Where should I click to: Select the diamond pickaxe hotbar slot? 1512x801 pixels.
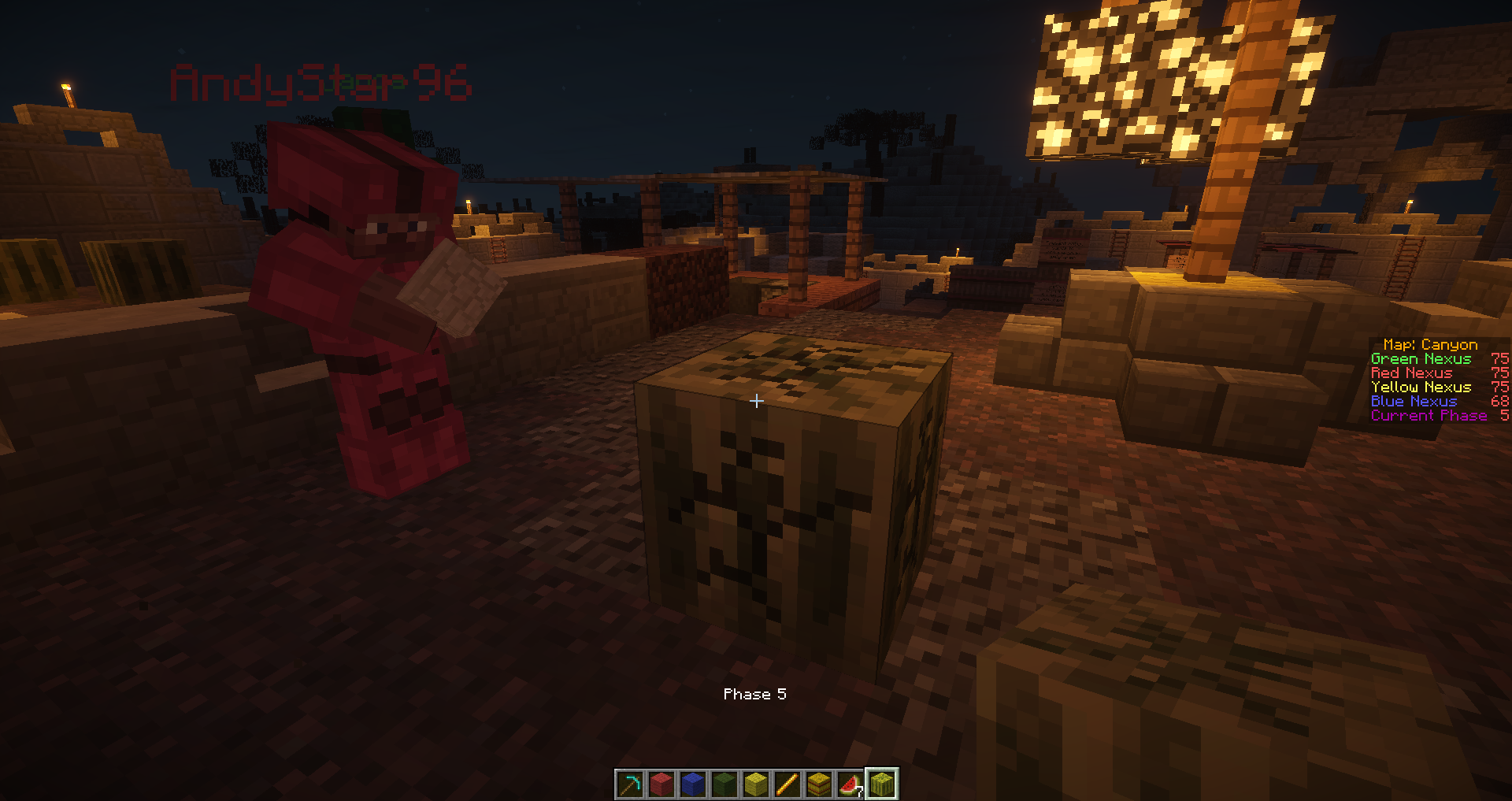630,784
